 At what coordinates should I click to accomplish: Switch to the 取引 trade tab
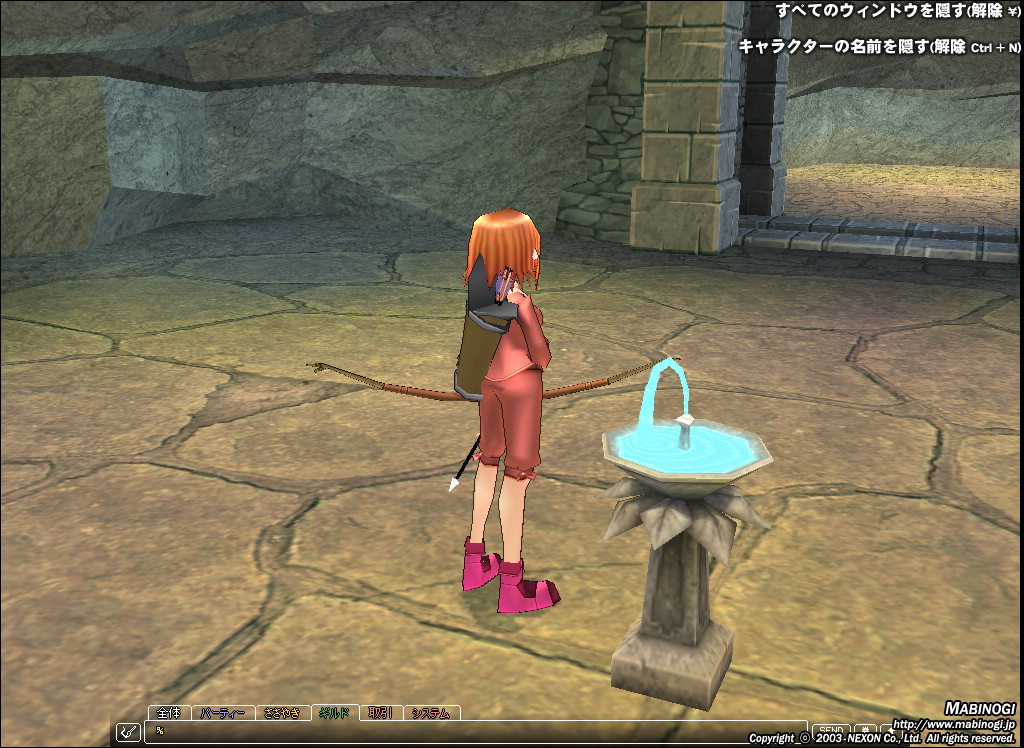click(x=380, y=713)
